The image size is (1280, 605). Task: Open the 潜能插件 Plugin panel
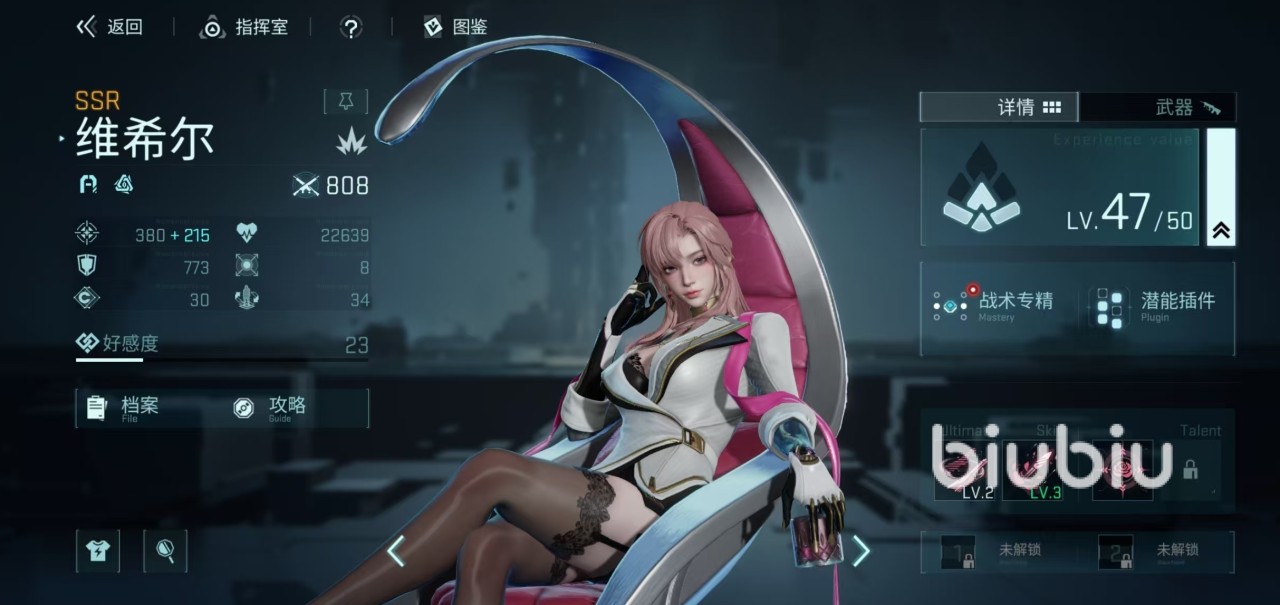(1160, 305)
